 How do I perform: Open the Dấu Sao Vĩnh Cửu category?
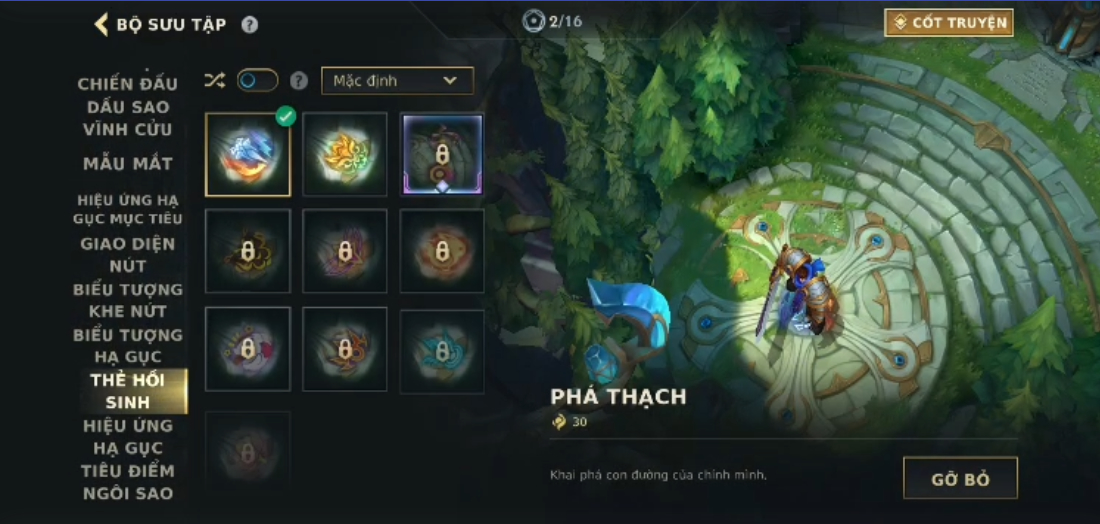128,118
